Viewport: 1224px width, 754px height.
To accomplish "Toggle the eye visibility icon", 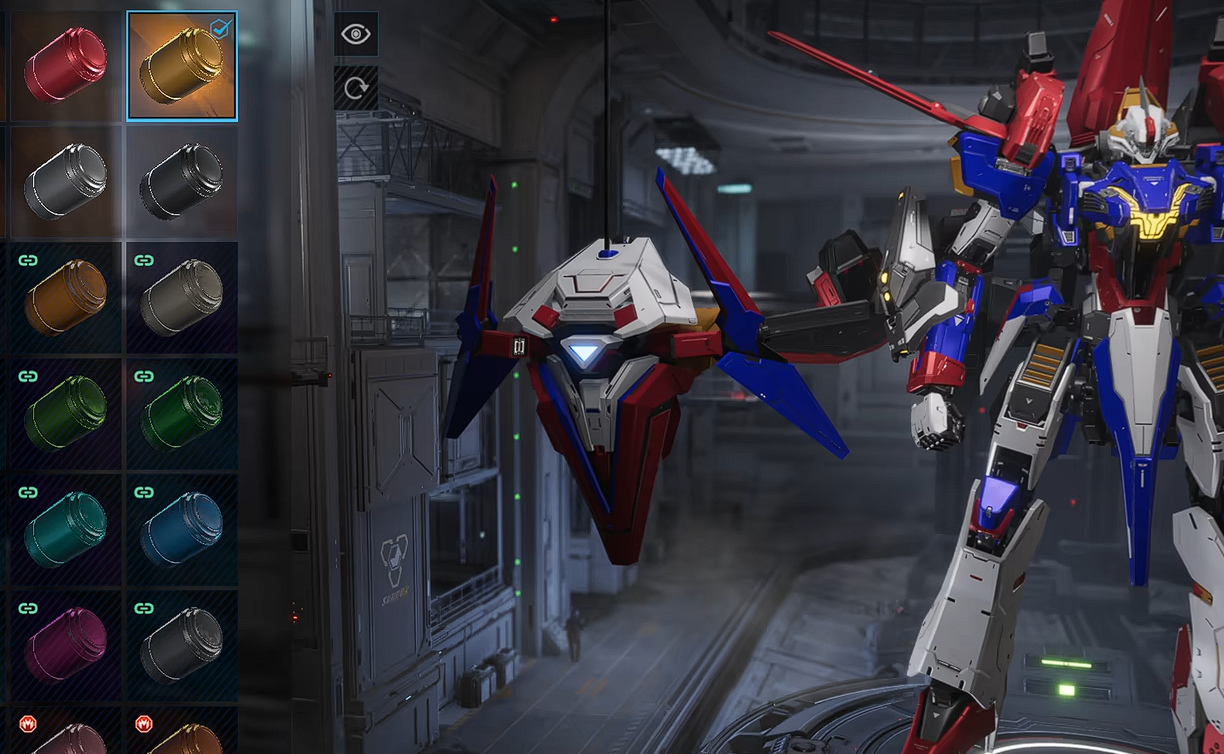I will point(355,34).
